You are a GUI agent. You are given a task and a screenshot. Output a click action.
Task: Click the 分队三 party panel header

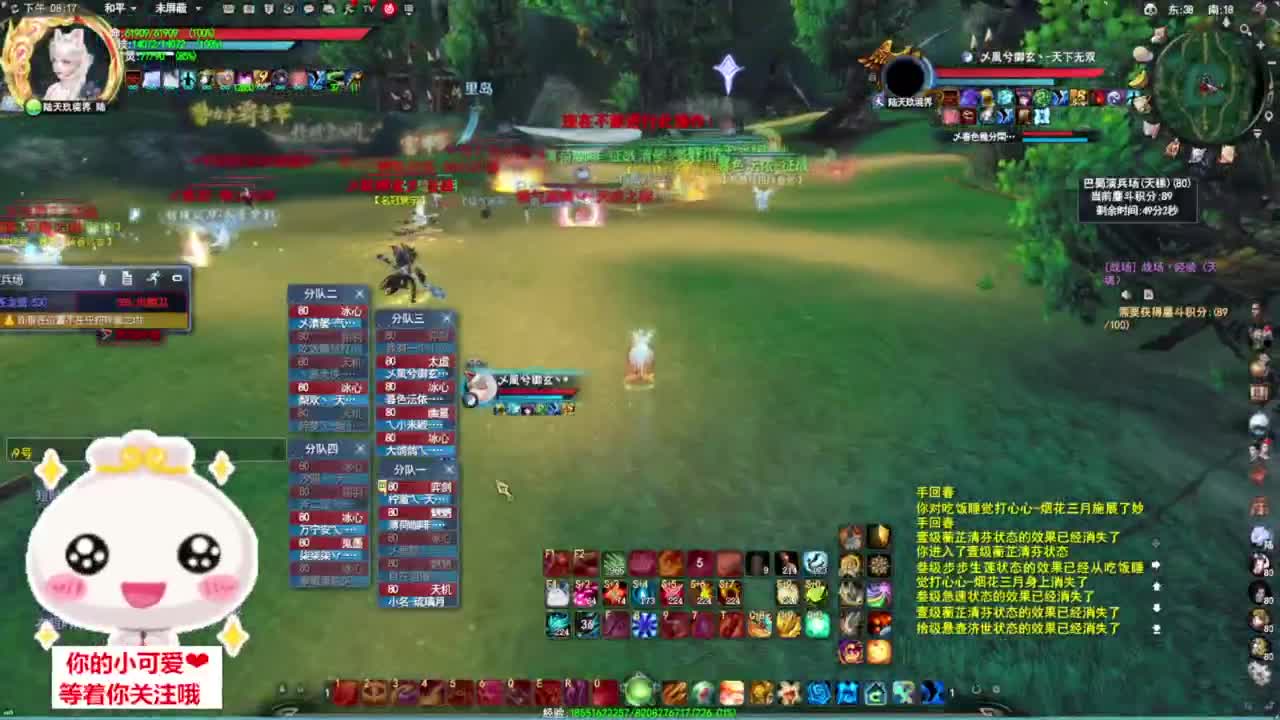point(410,319)
